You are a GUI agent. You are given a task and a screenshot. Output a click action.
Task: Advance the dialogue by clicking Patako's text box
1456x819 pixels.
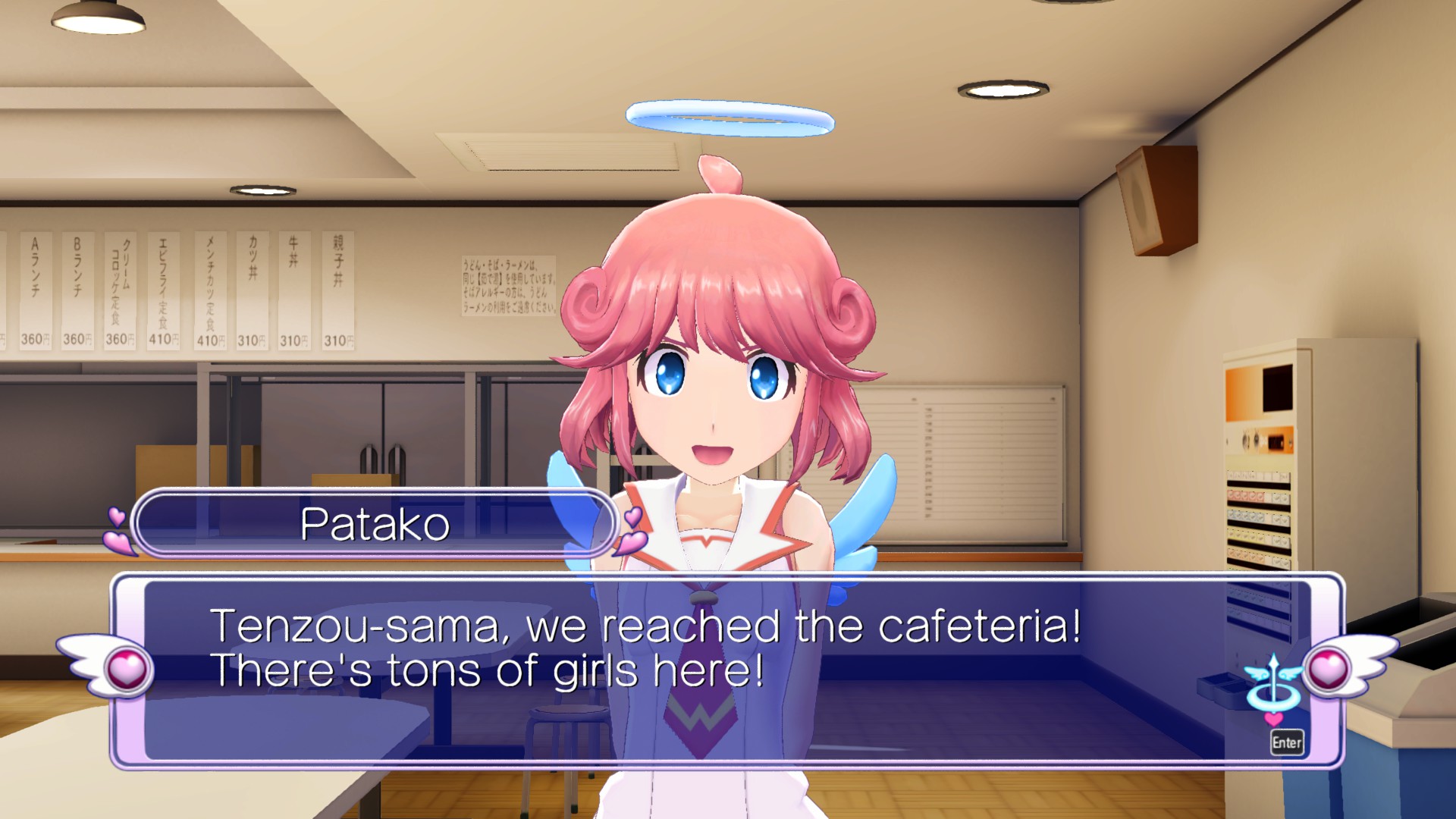coord(682,667)
